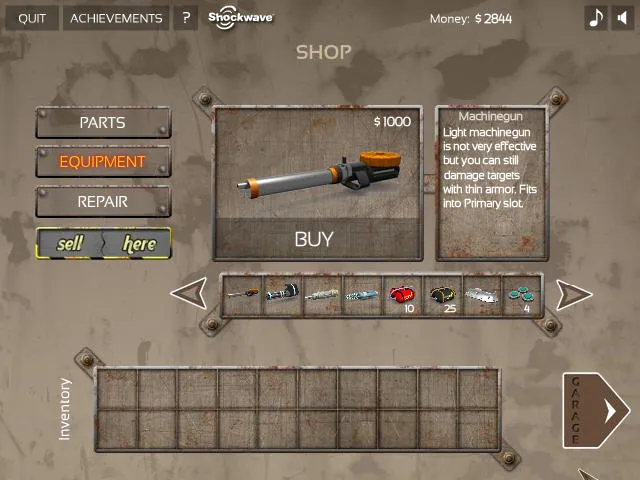Select the orange-drum machinegun in the item strip

(x=243, y=295)
